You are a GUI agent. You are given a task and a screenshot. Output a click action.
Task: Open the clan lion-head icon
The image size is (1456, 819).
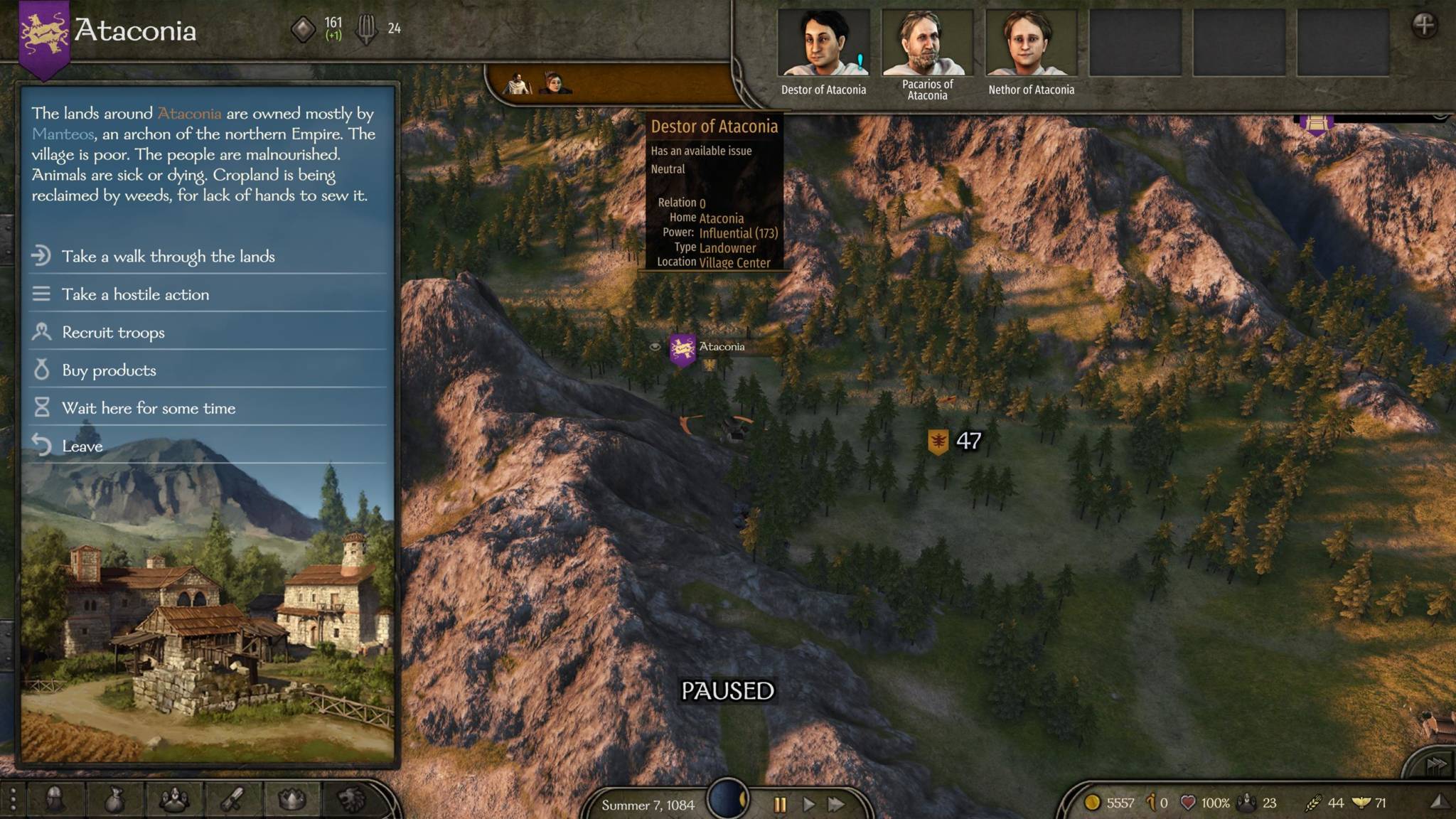point(351,801)
